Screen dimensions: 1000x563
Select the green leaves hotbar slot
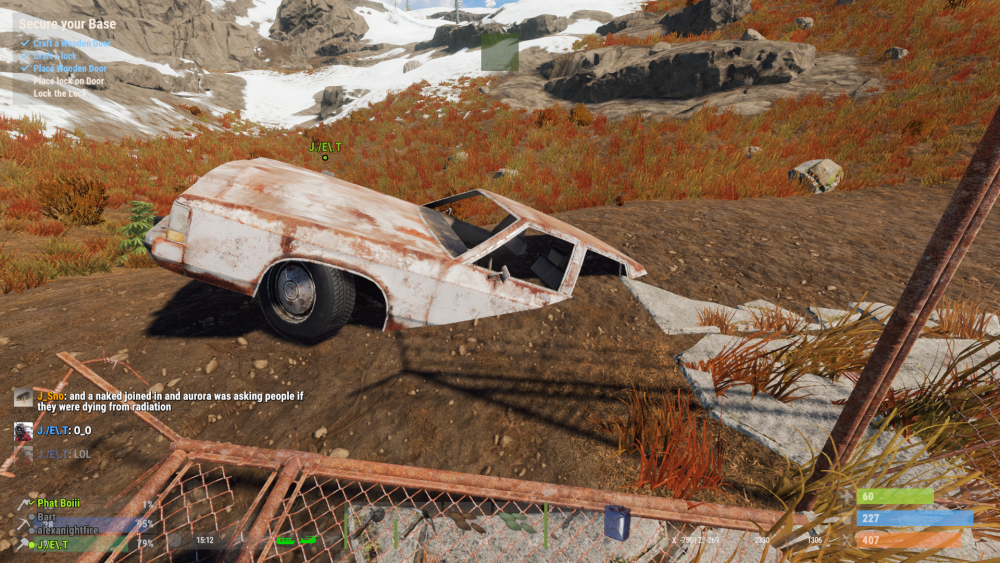(x=516, y=521)
